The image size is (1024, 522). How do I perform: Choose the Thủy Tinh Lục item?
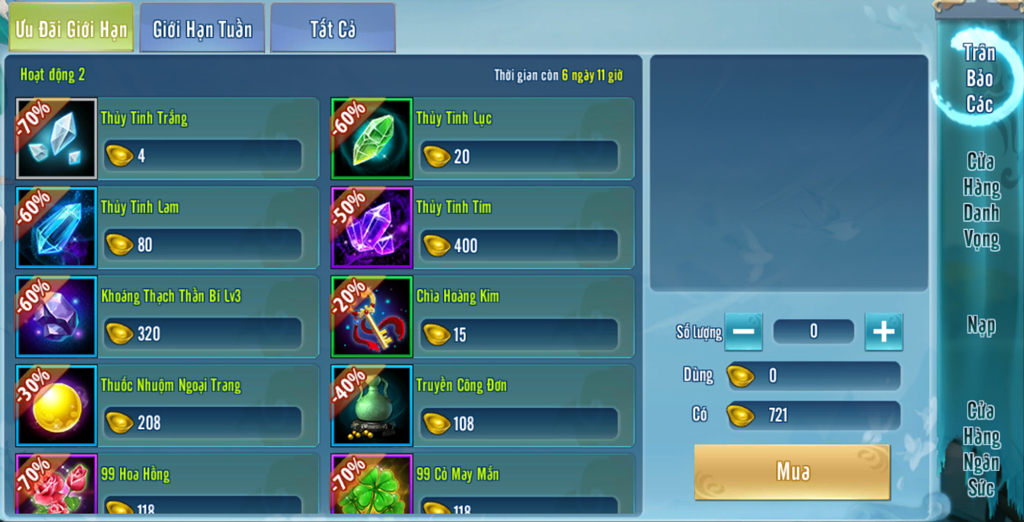[482, 138]
